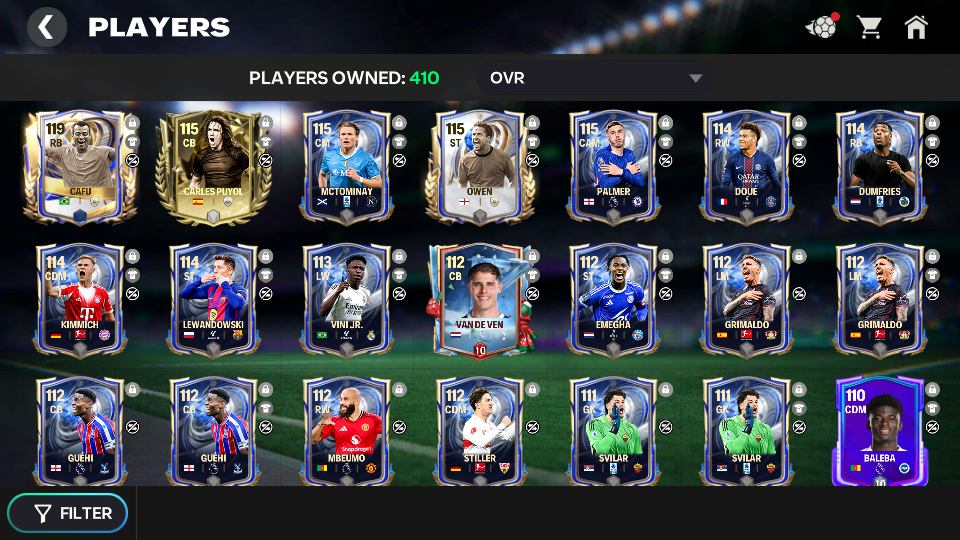Go back using the arrow button
This screenshot has height=540, width=960.
click(x=46, y=27)
